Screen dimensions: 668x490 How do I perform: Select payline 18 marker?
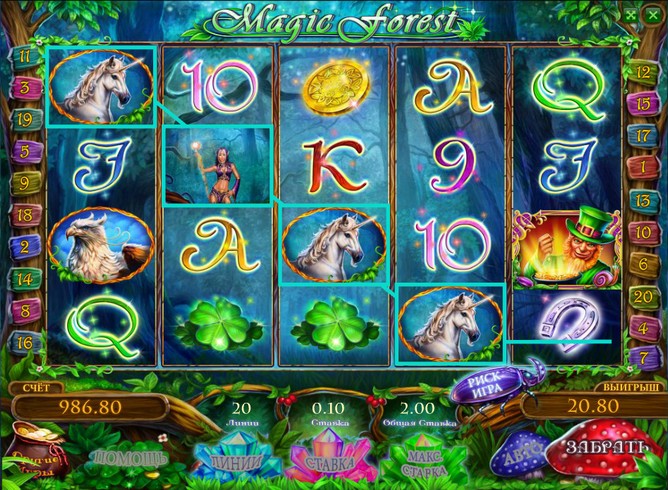pos(22,215)
